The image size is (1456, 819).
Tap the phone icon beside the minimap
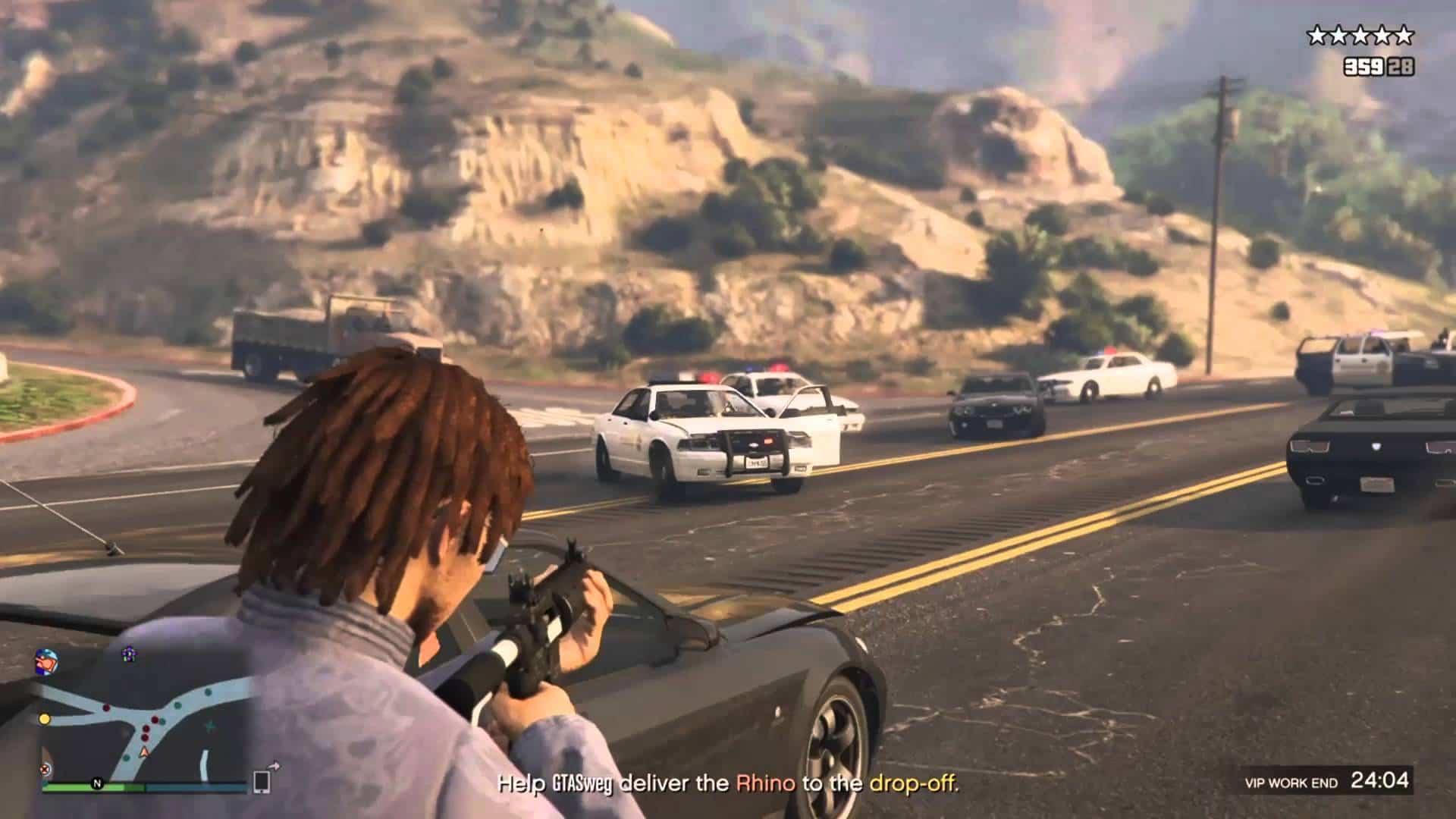pyautogui.click(x=262, y=781)
